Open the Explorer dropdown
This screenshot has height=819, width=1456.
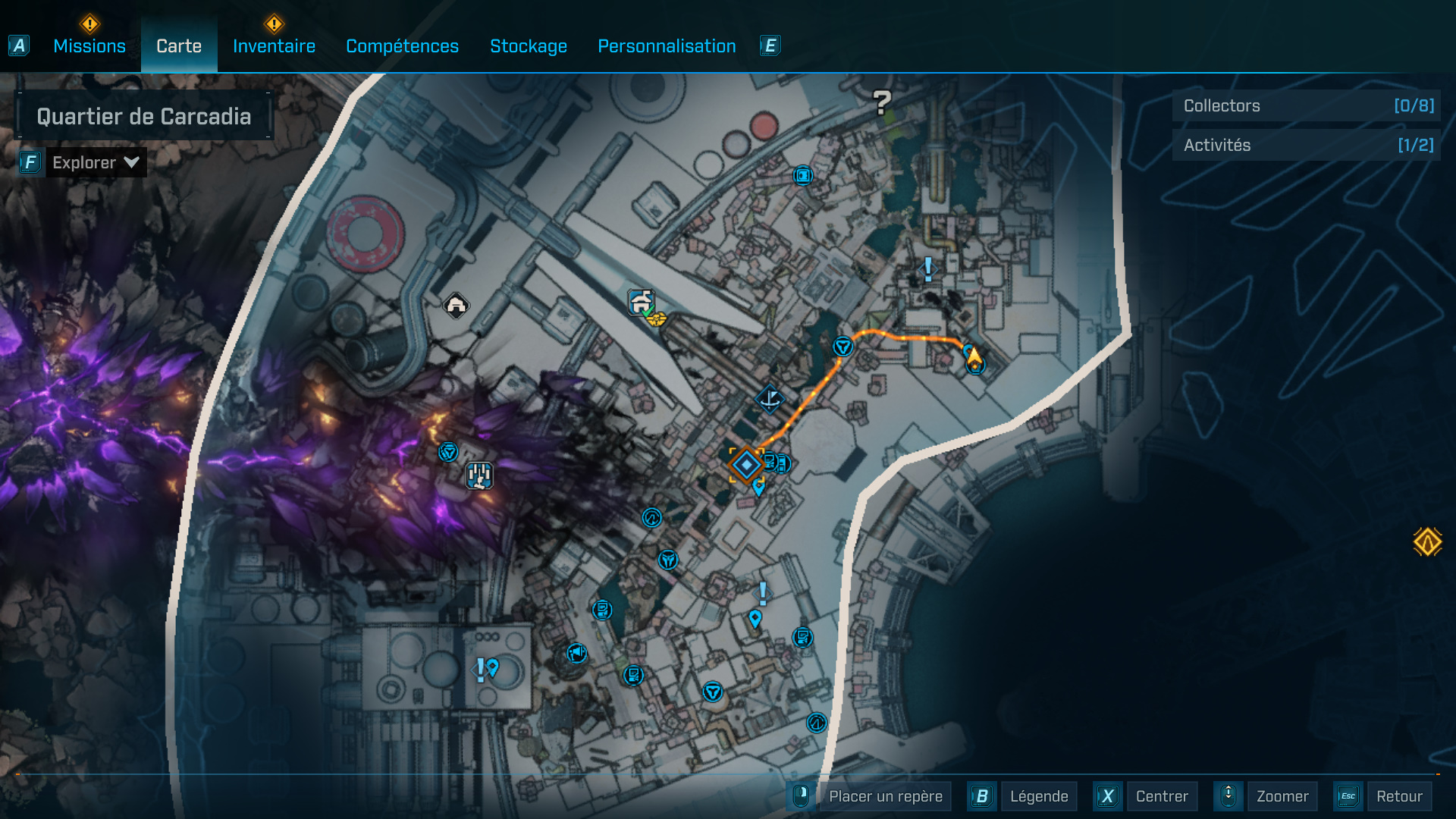tap(96, 162)
